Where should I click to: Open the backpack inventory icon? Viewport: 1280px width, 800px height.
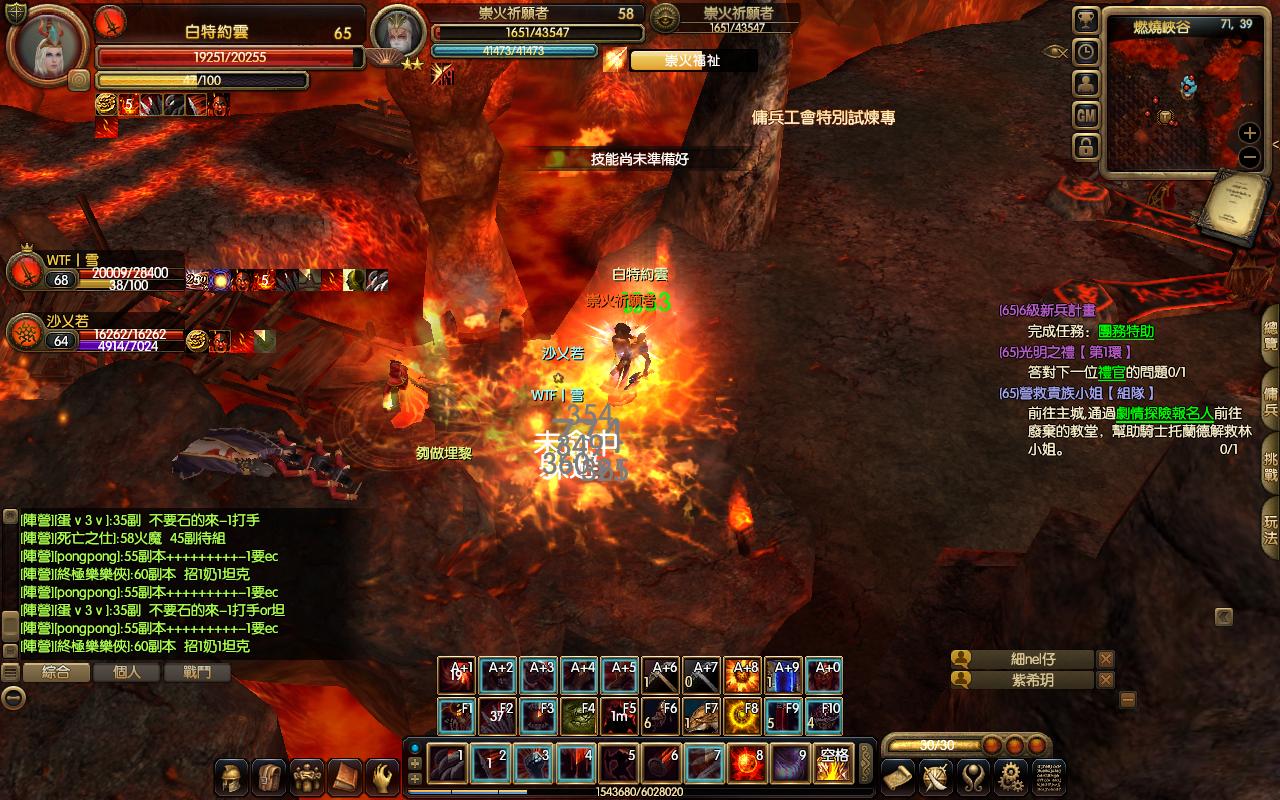(x=269, y=777)
